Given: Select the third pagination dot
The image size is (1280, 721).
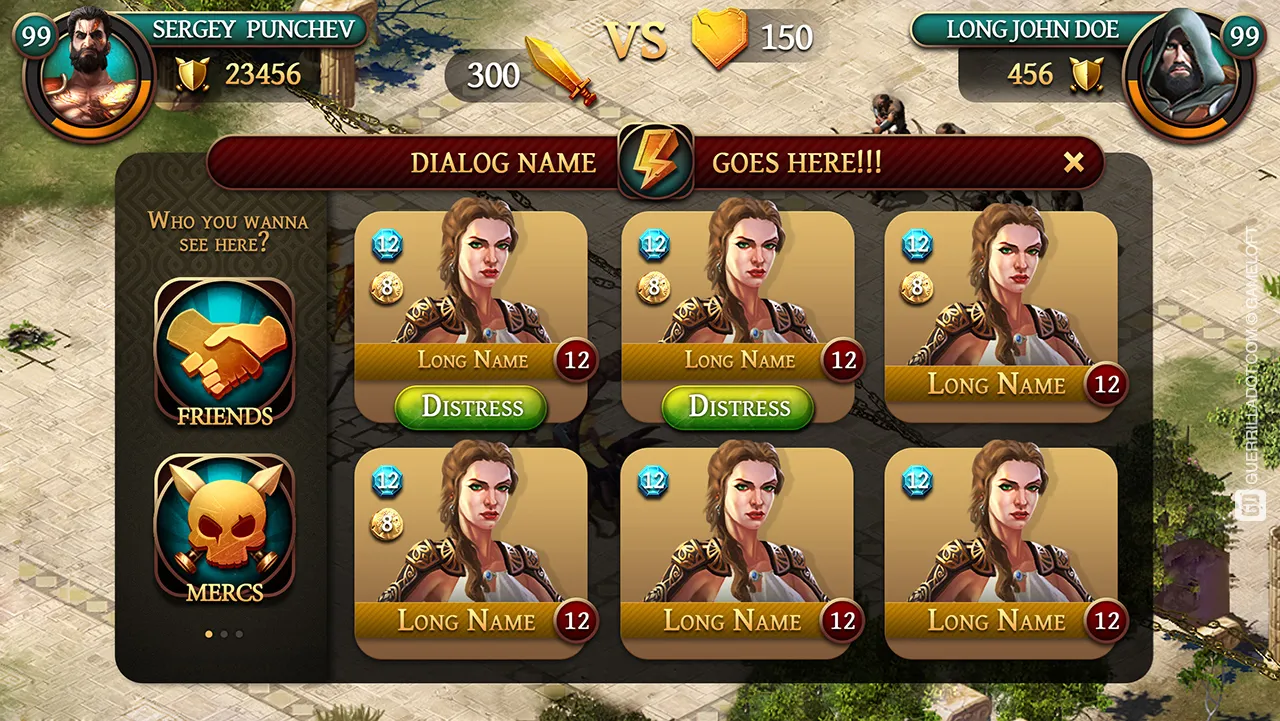Looking at the screenshot, I should (x=241, y=634).
